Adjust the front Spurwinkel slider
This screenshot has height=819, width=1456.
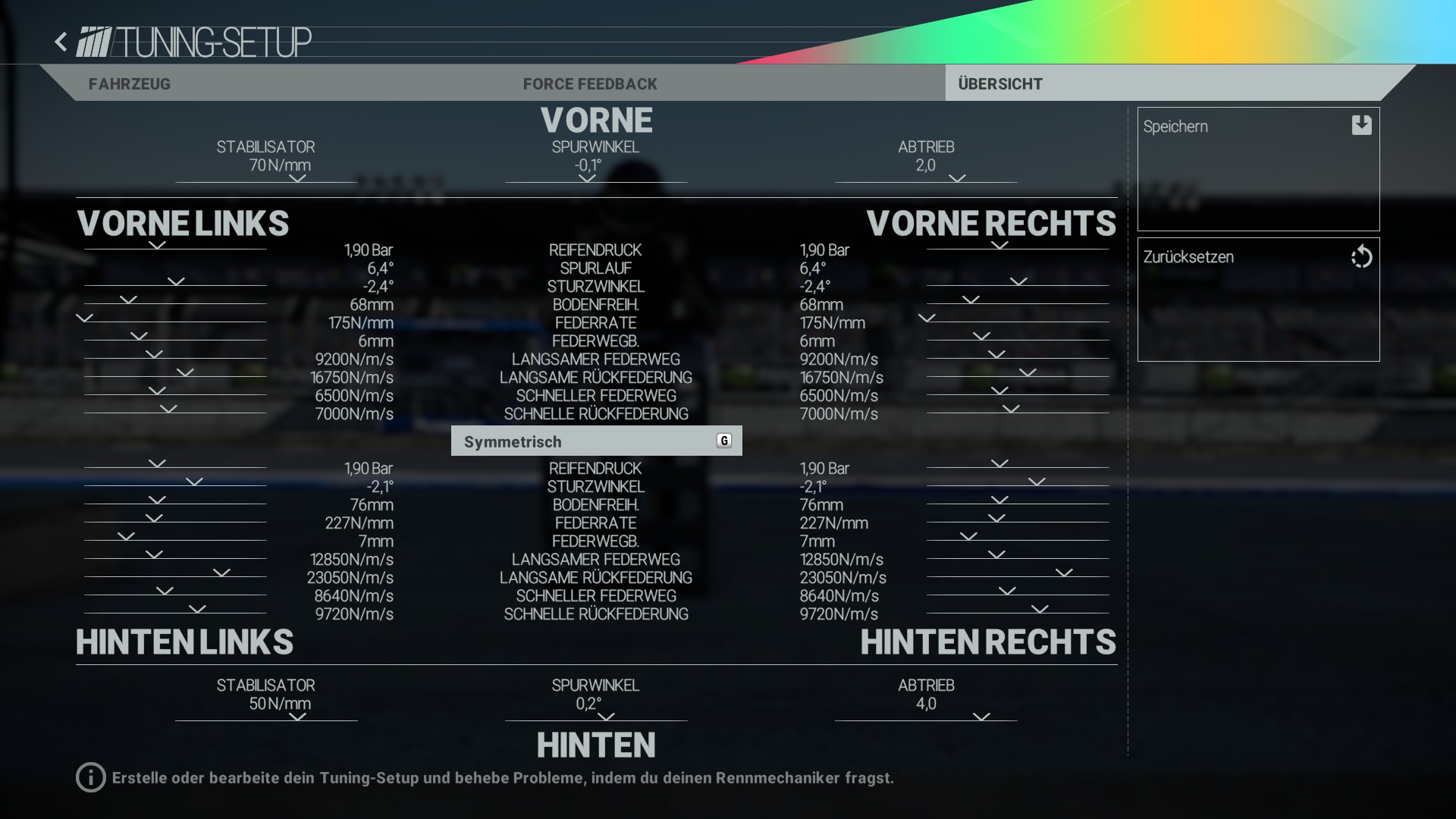click(587, 180)
